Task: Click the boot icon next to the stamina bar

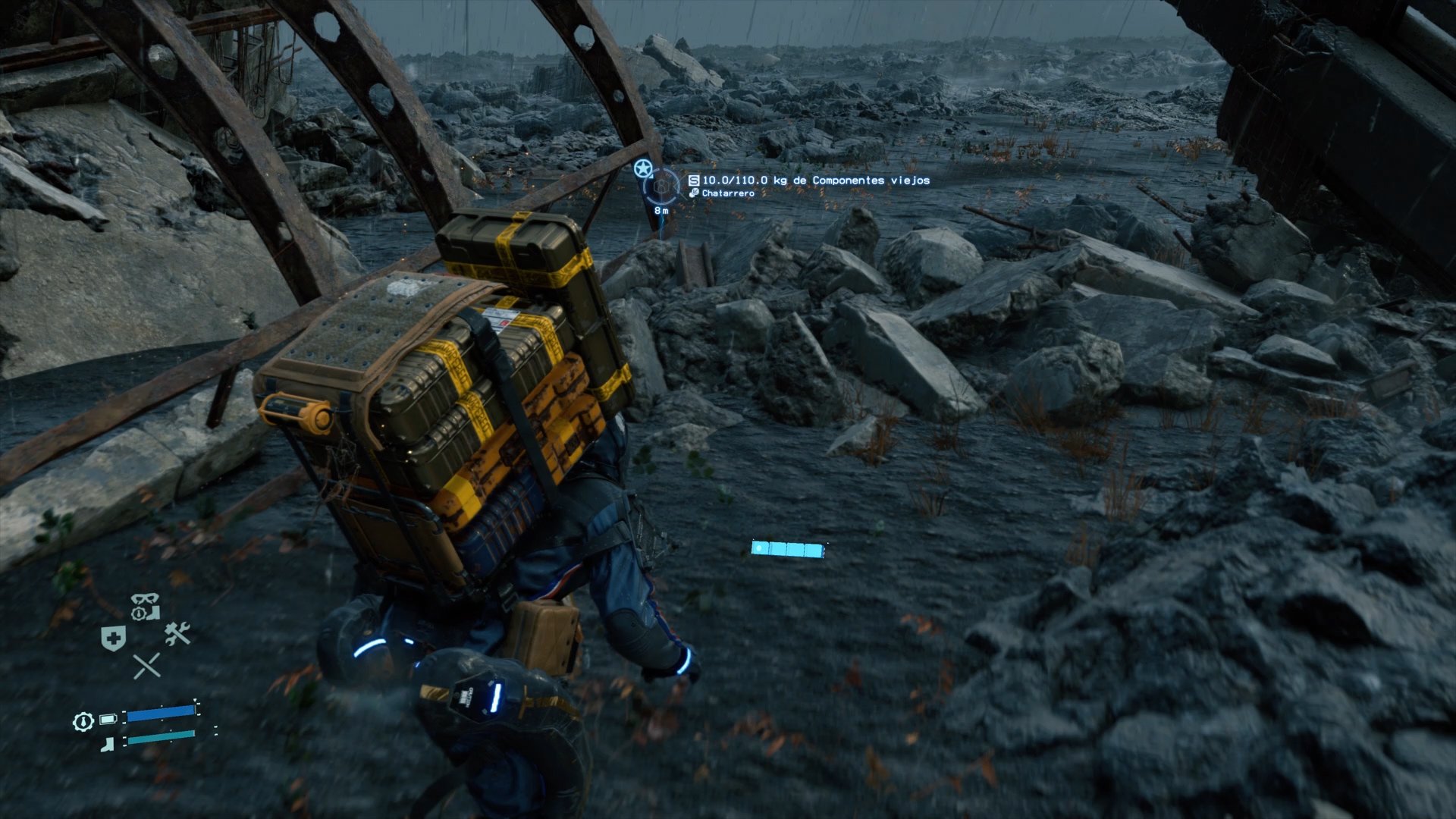Action: [107, 744]
